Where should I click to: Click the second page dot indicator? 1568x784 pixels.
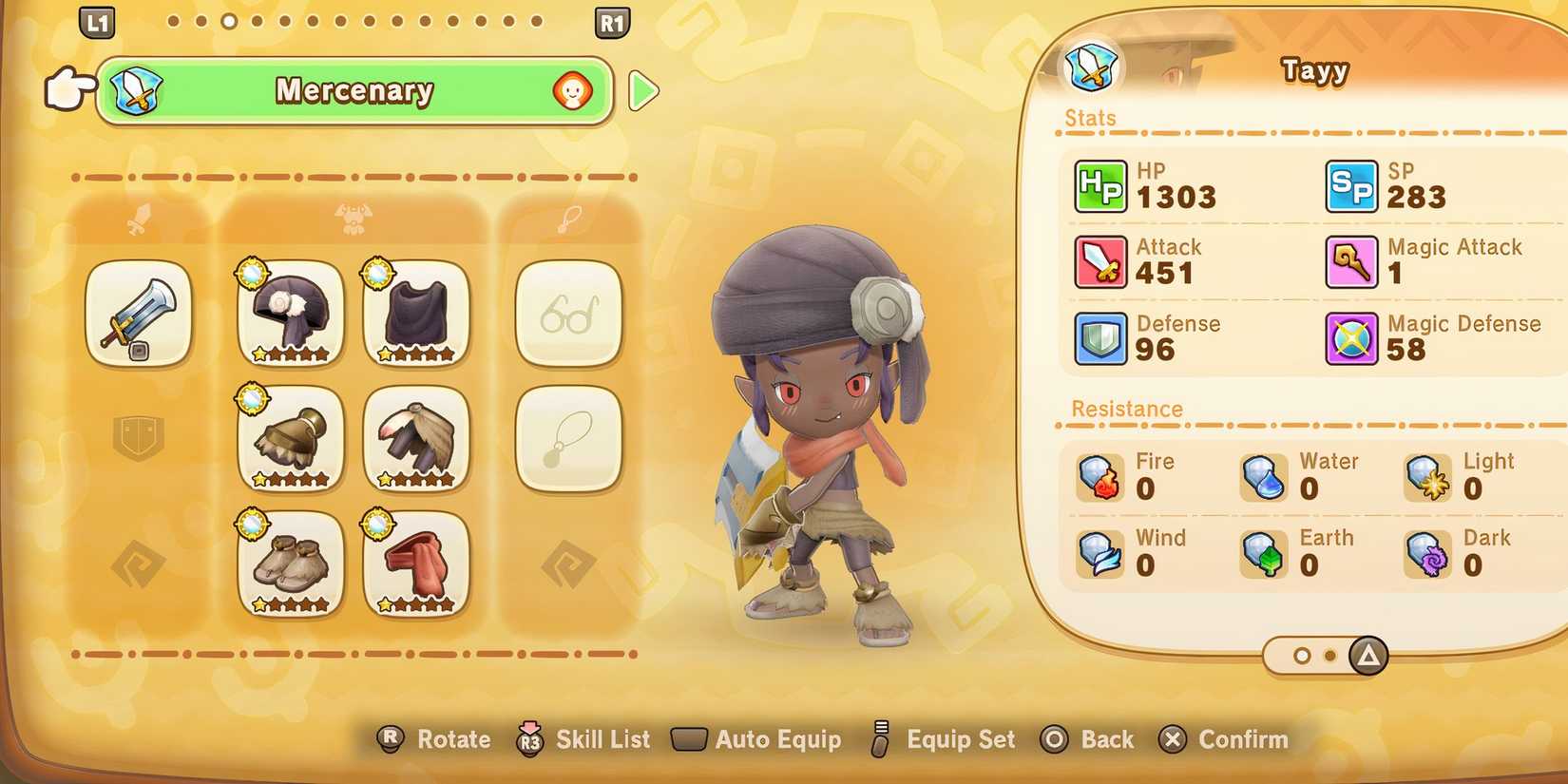(x=1329, y=656)
